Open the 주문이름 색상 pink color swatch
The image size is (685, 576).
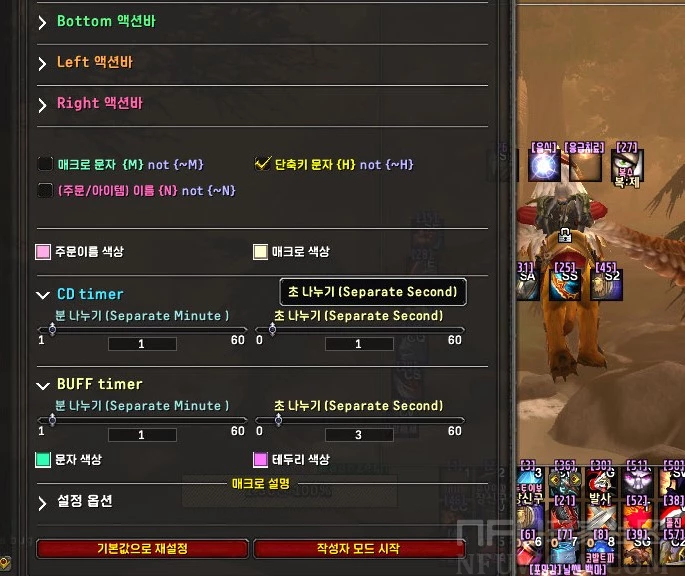pyautogui.click(x=44, y=252)
